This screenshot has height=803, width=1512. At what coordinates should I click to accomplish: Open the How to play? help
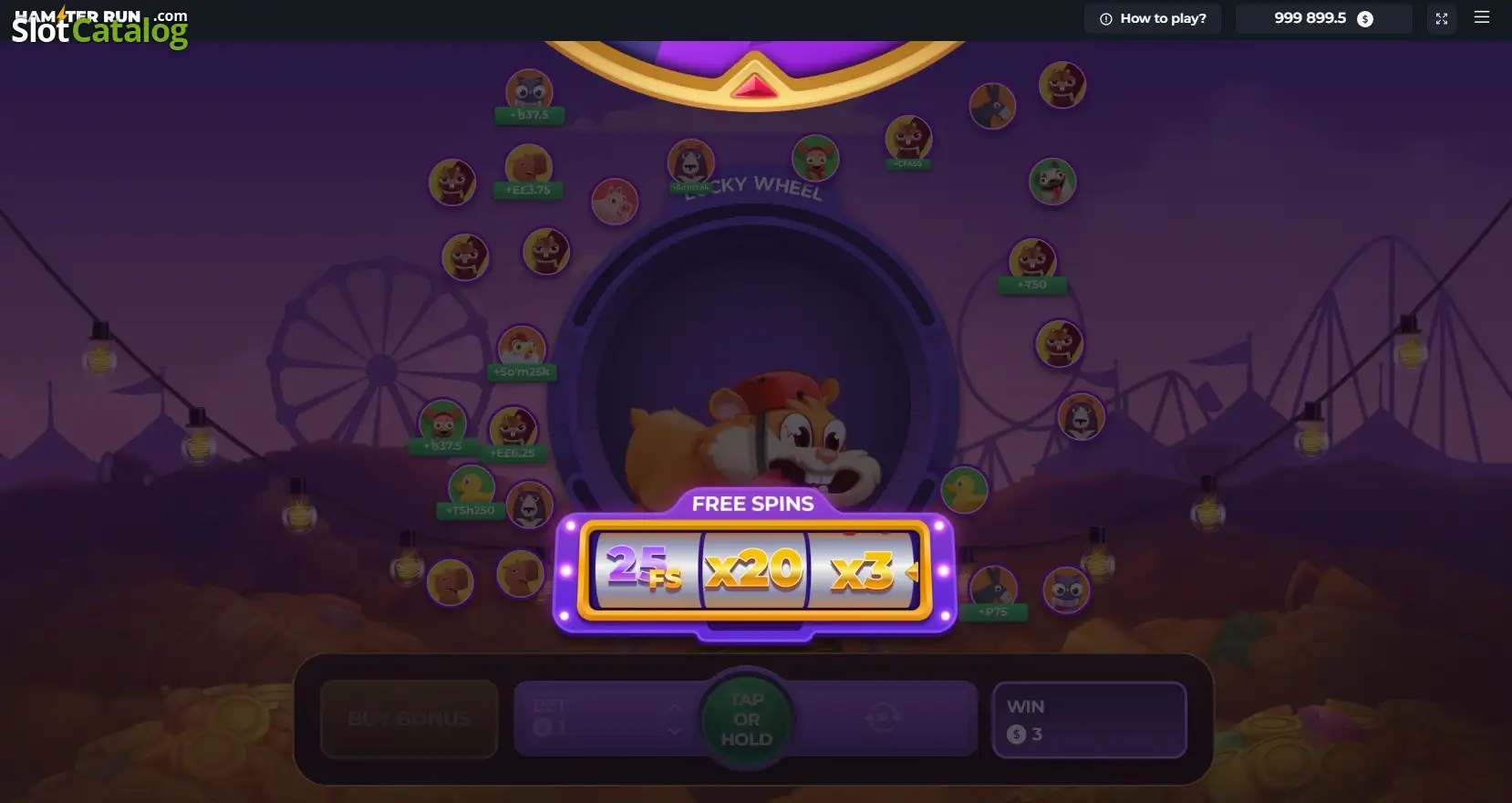point(1153,18)
